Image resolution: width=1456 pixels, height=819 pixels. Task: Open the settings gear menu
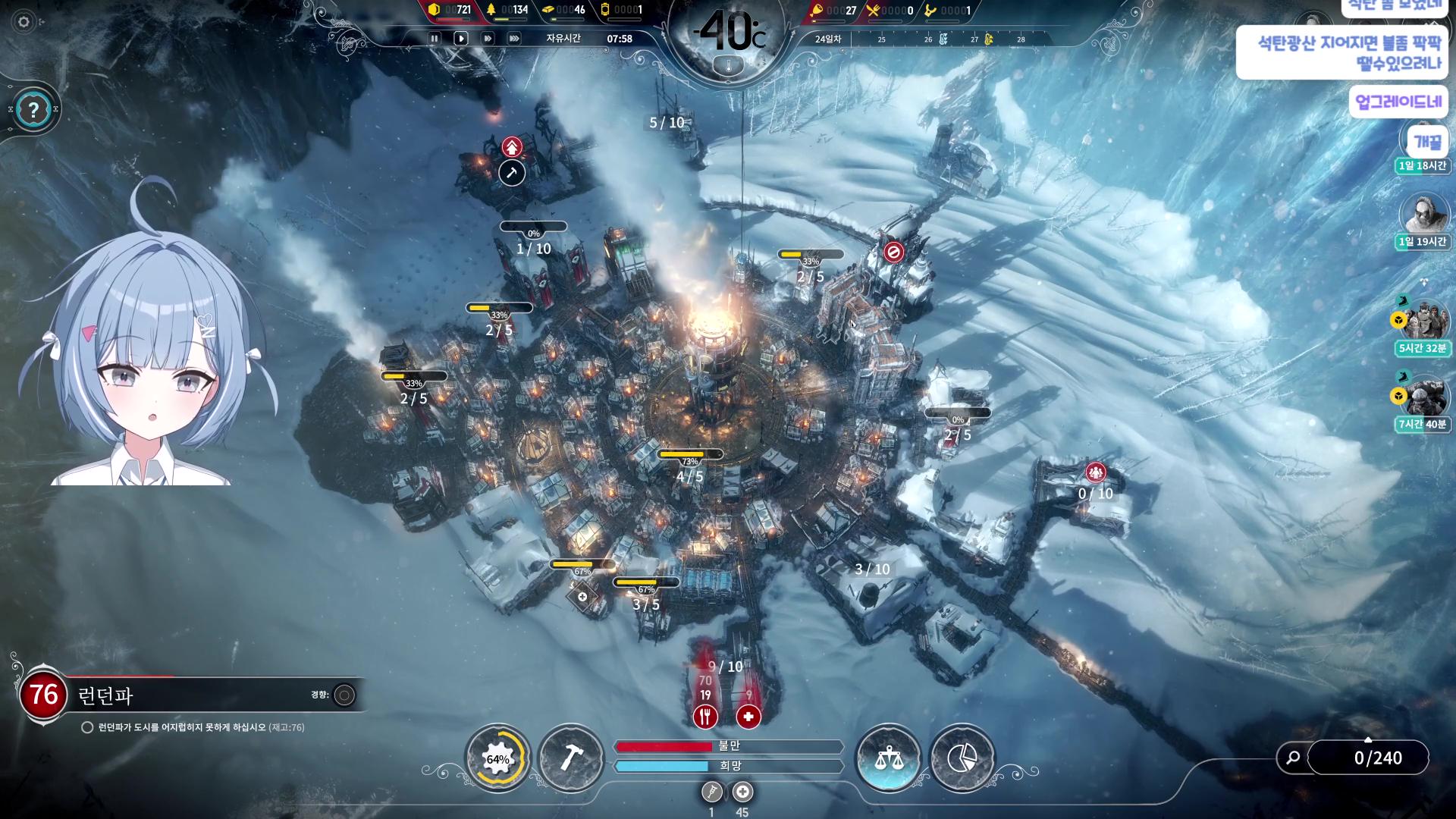click(24, 22)
